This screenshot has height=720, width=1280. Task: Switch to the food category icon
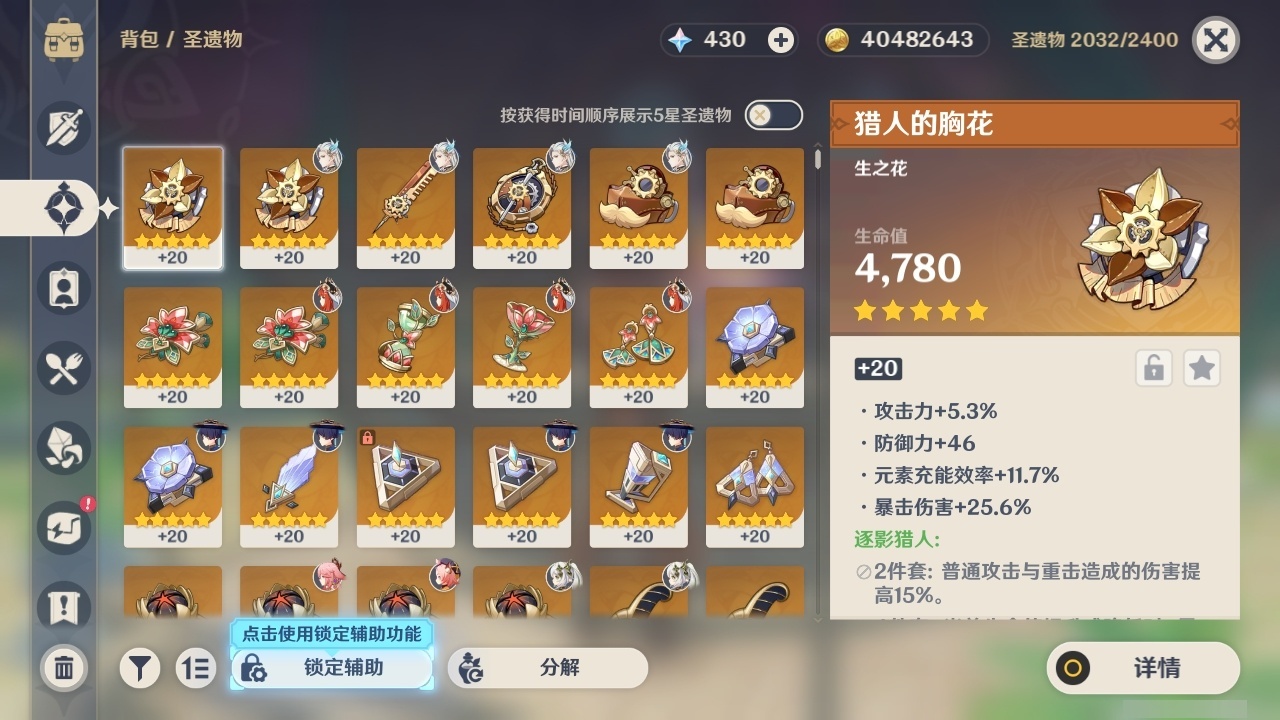(63, 368)
